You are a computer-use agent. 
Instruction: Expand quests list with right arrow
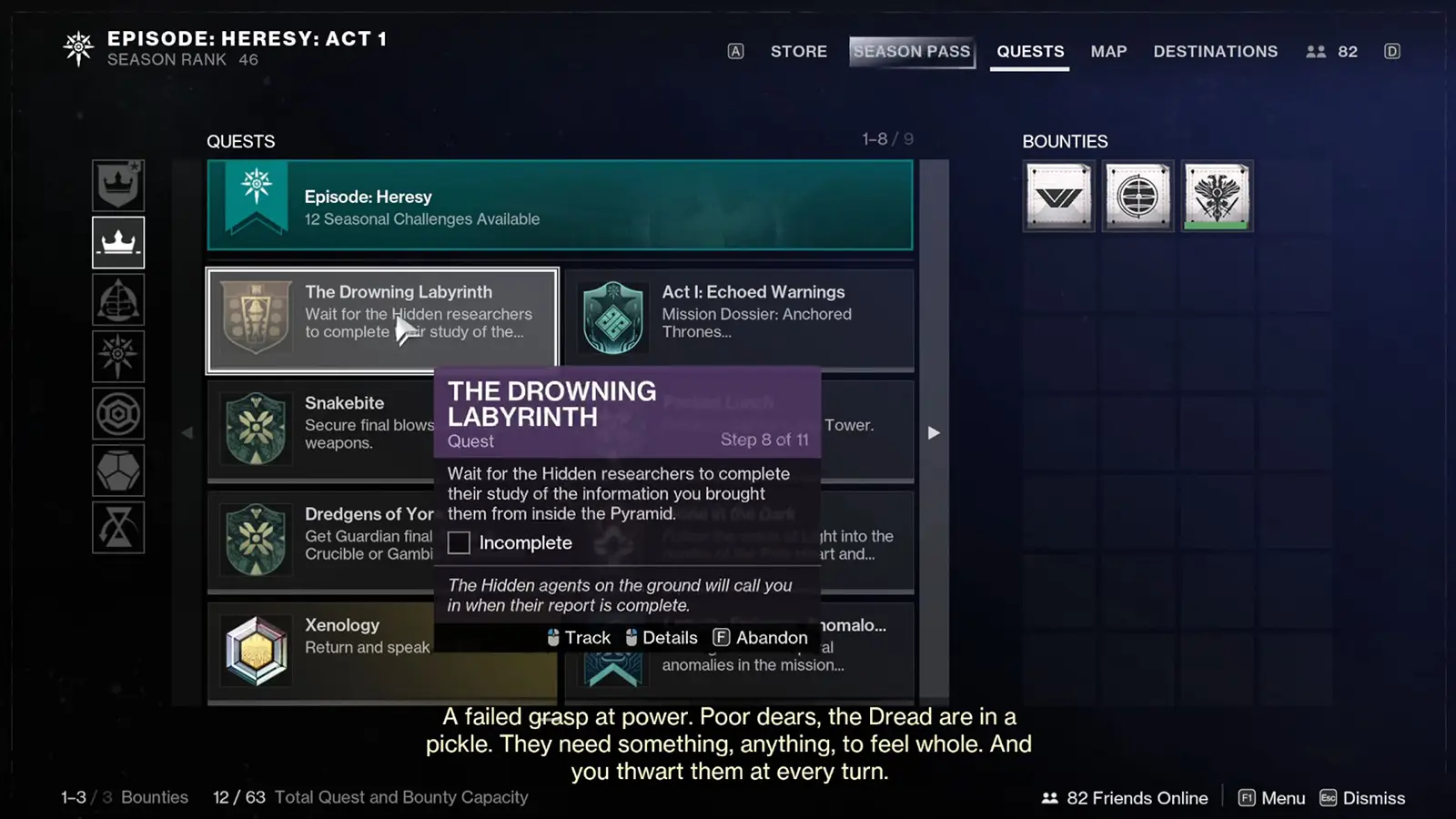(x=934, y=433)
